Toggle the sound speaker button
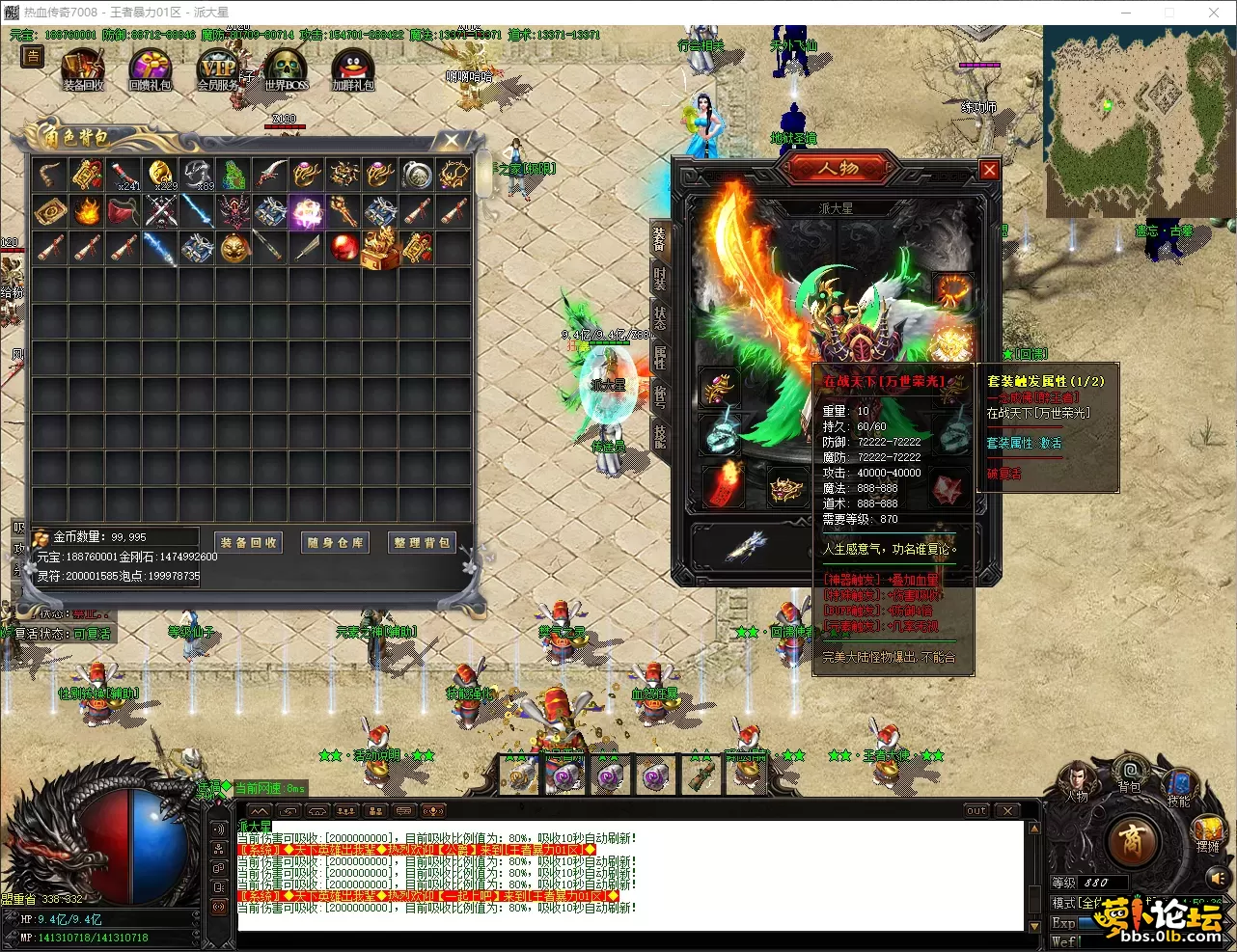 tap(1218, 878)
